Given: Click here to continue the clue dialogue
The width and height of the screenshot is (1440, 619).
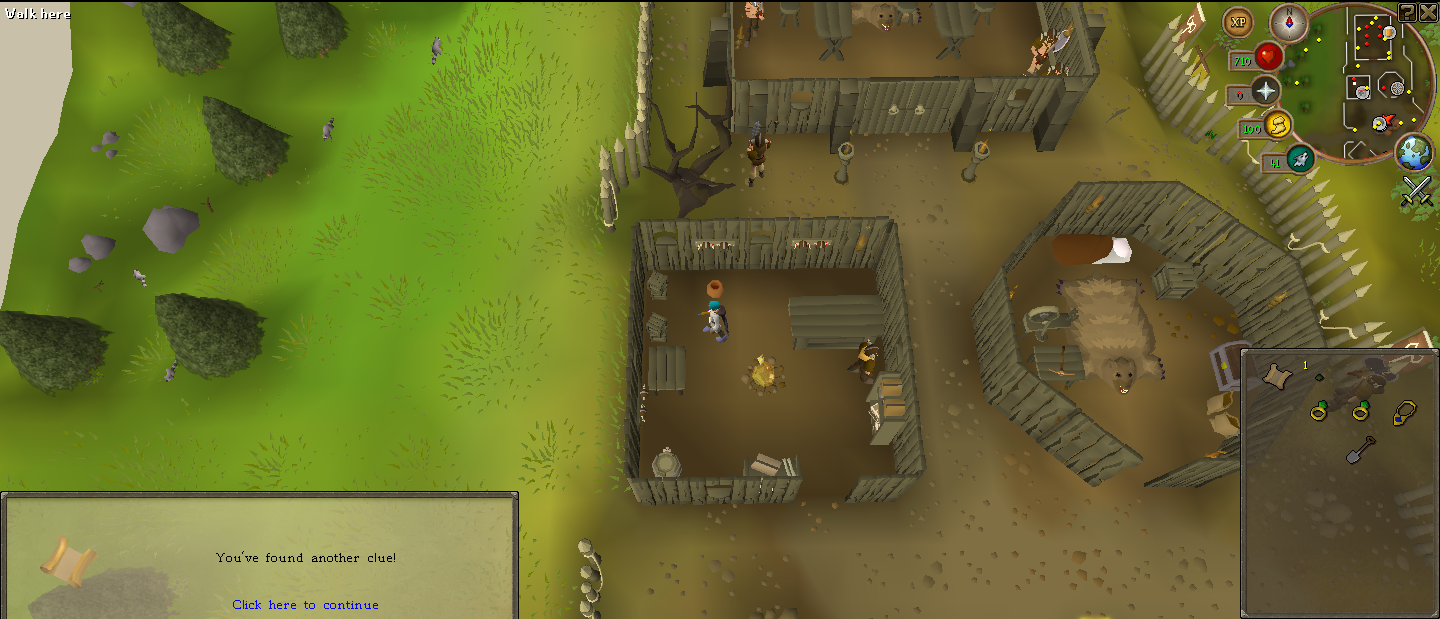Looking at the screenshot, I should [x=305, y=605].
